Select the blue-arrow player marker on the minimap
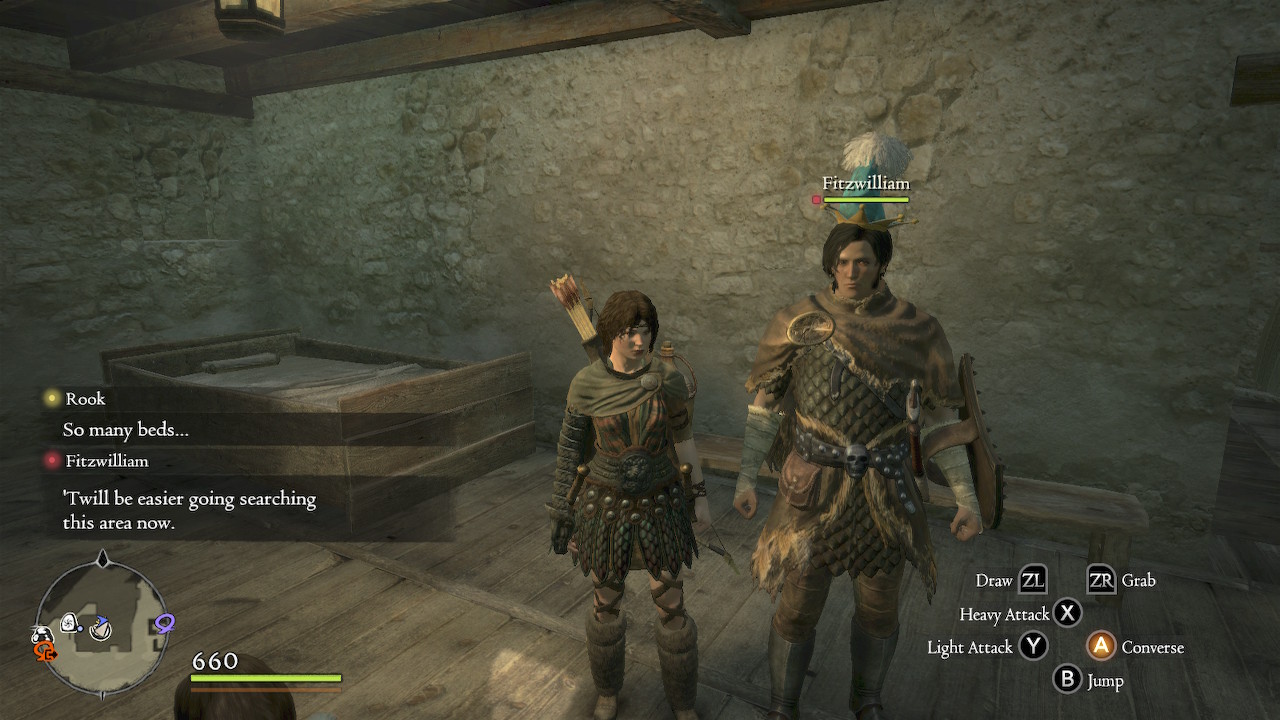The image size is (1280, 720). coord(100,628)
